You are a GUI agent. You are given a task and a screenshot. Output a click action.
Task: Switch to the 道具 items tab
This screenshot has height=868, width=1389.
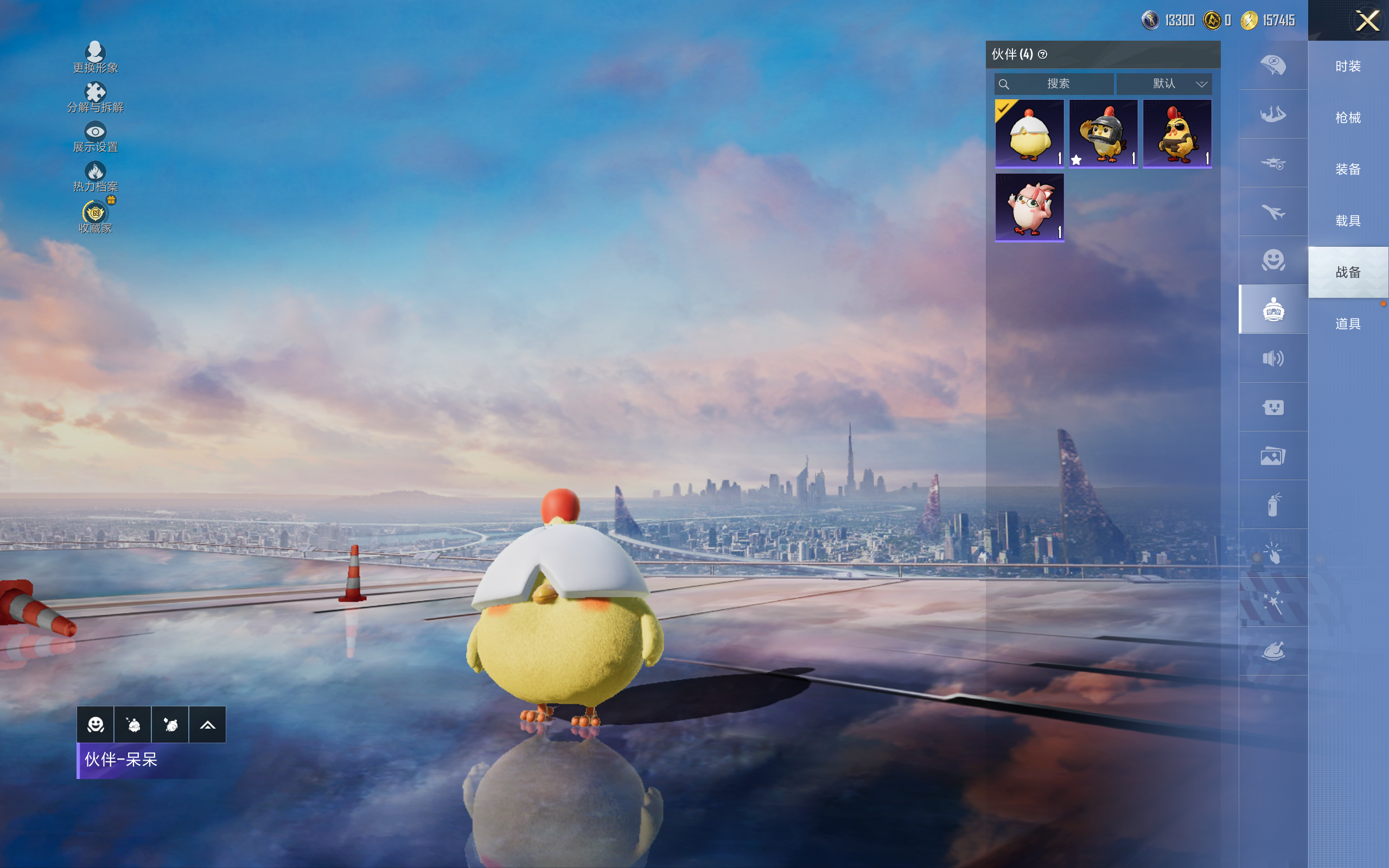click(1348, 324)
